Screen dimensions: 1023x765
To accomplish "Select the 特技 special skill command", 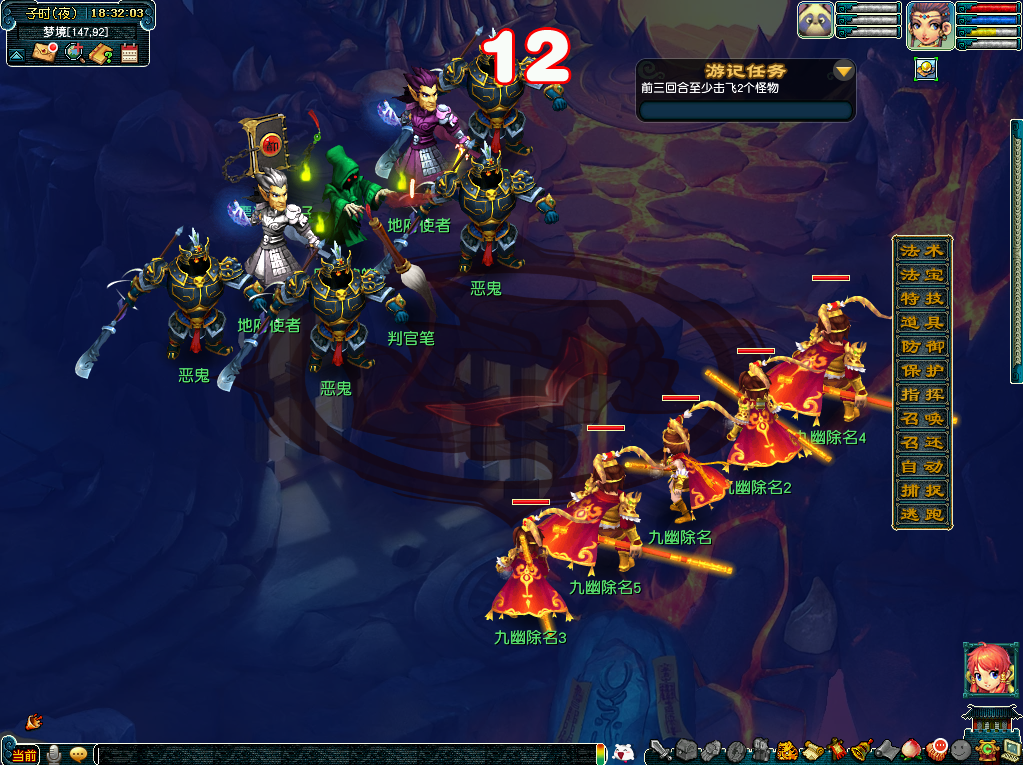I will (x=921, y=298).
